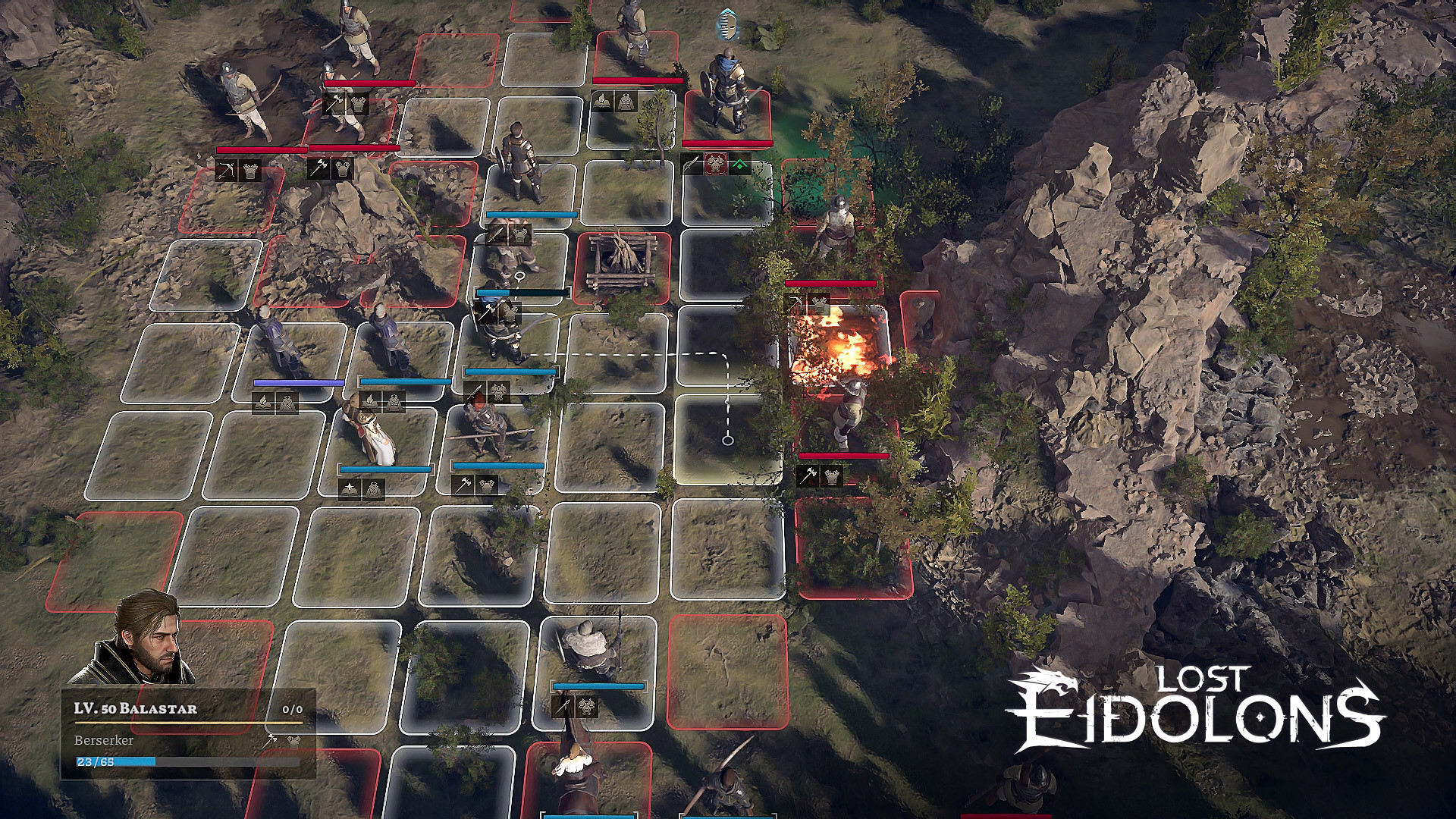The height and width of the screenshot is (819, 1456).
Task: Select the green upward chevron buff icon
Action: click(x=742, y=165)
